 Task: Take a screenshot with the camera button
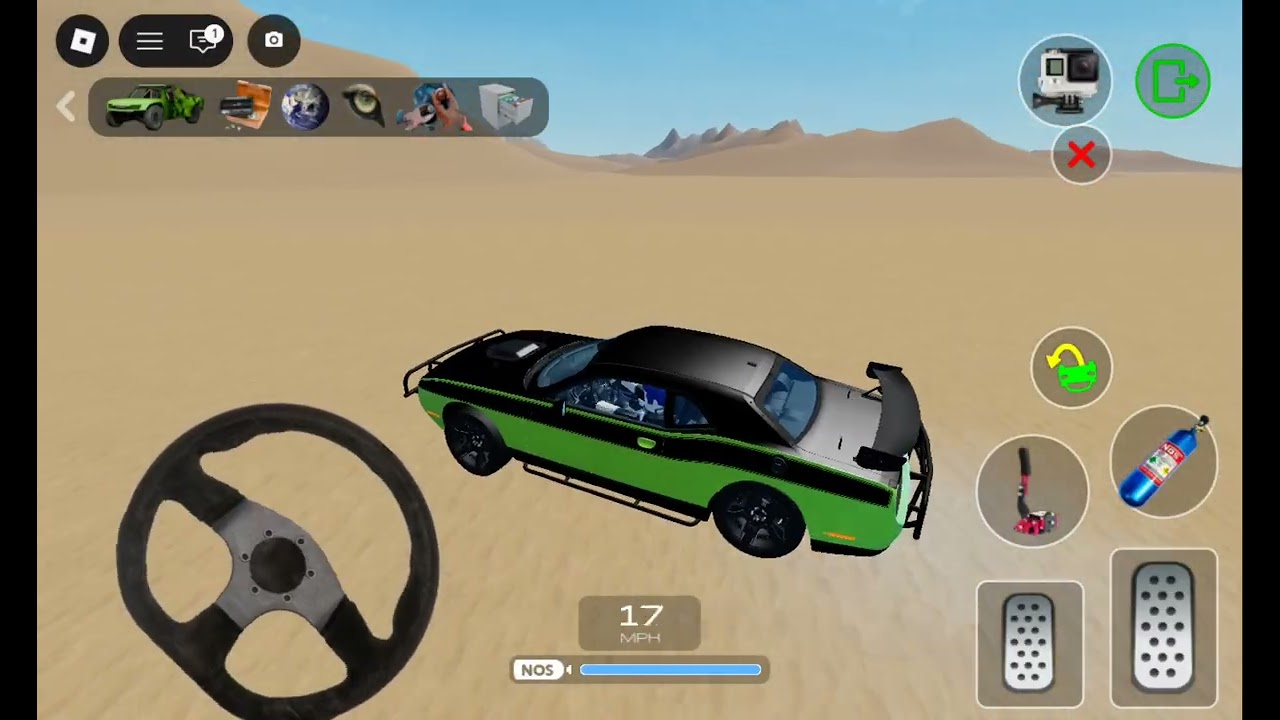point(273,41)
